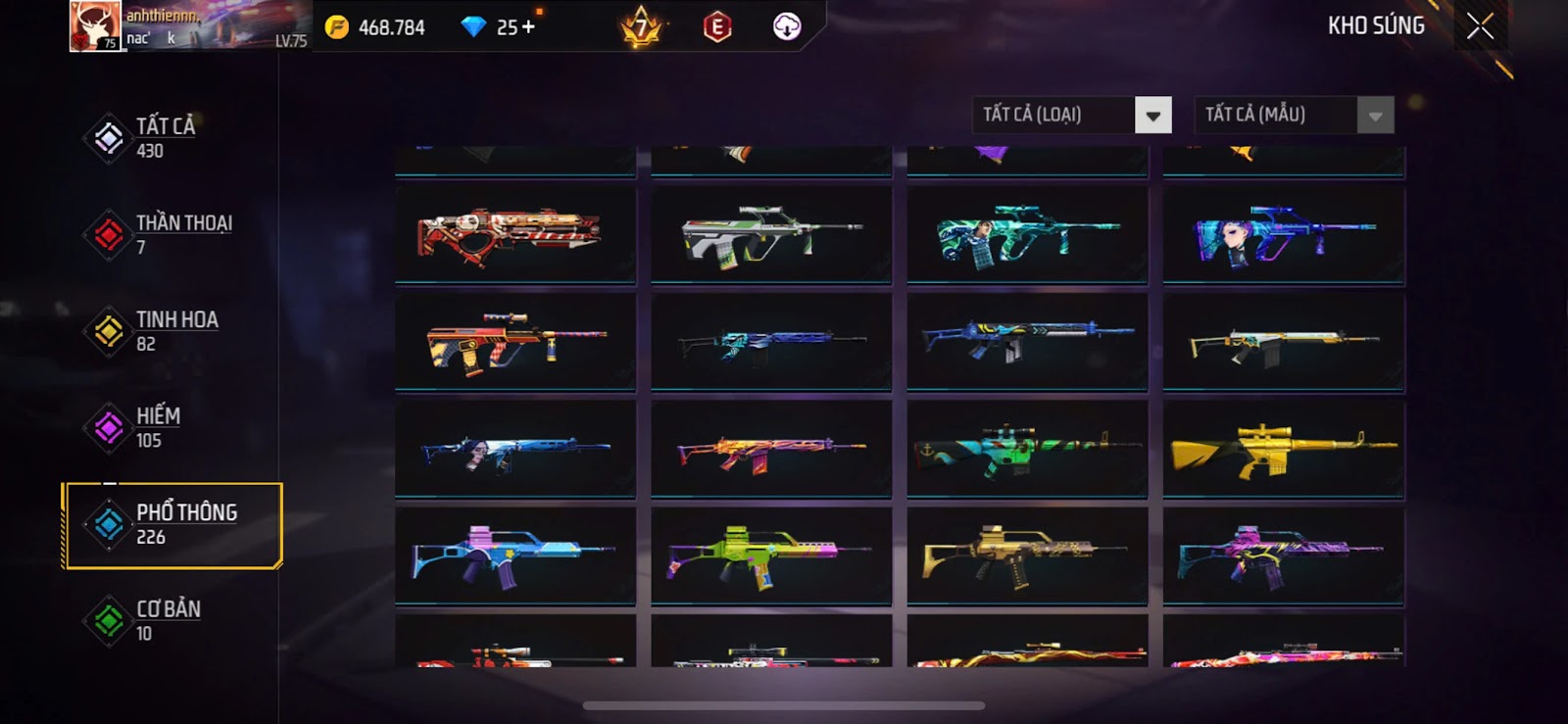
Task: Select the gold-plated G36 skin
Action: [x=1027, y=556]
